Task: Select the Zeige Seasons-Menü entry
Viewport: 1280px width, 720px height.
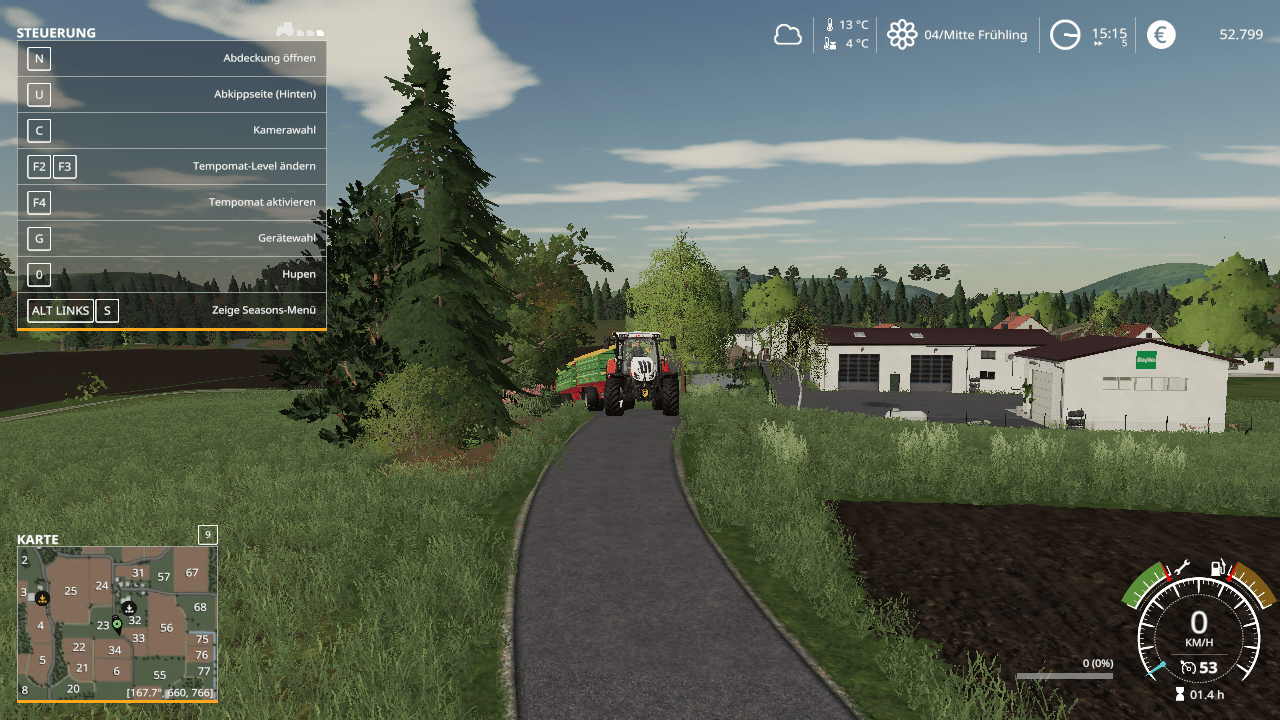Action: pyautogui.click(x=172, y=310)
